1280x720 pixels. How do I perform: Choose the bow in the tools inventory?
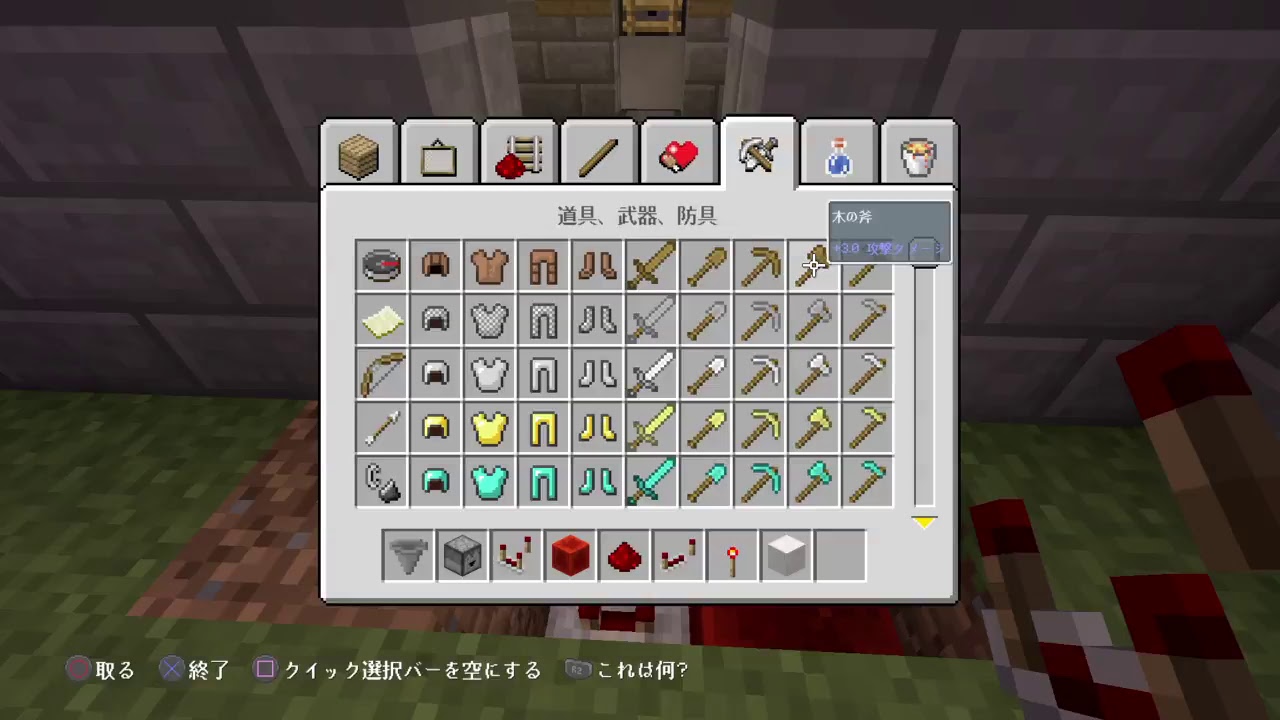click(381, 373)
